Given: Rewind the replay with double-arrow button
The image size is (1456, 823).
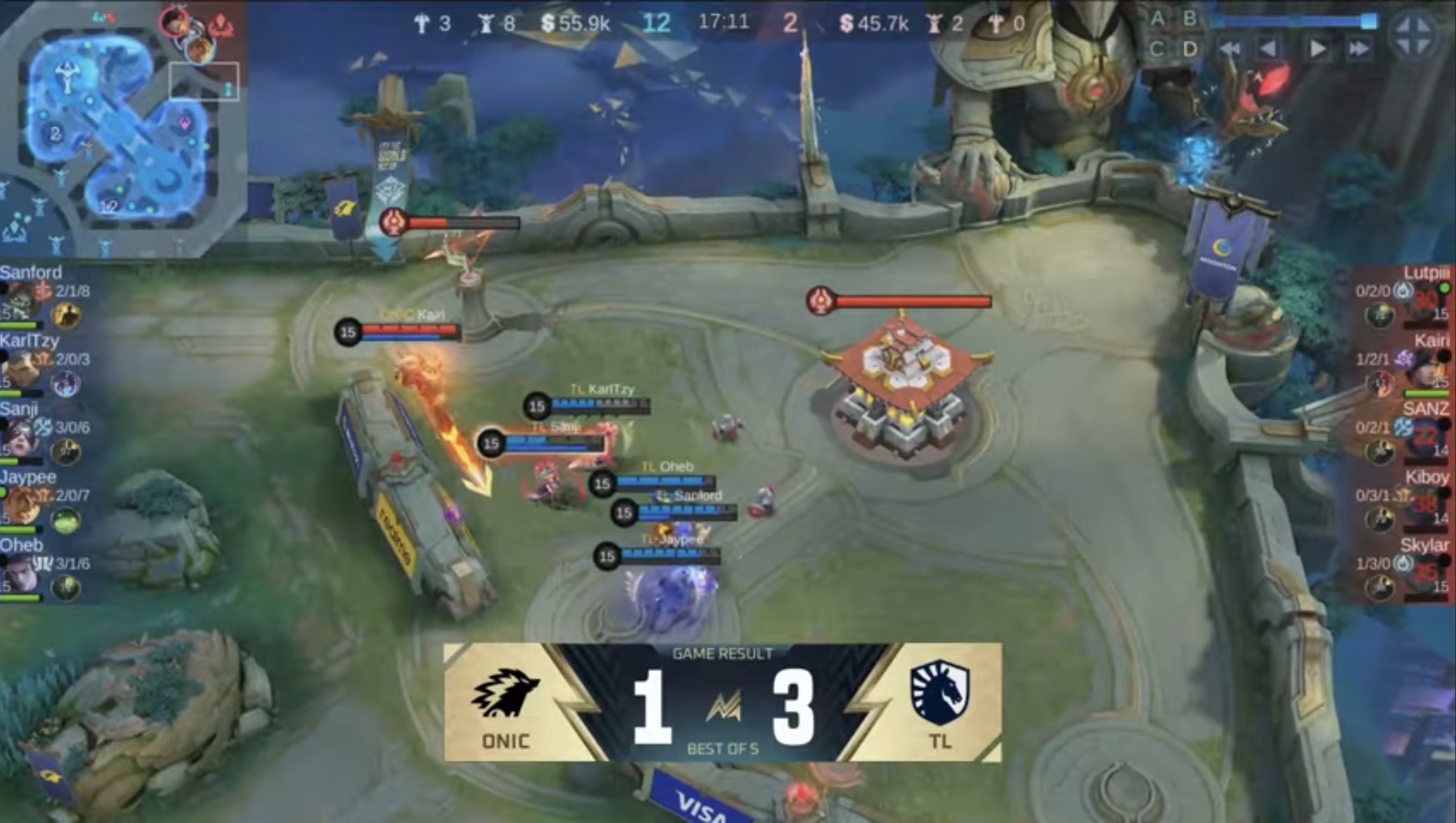Looking at the screenshot, I should pos(1230,49).
